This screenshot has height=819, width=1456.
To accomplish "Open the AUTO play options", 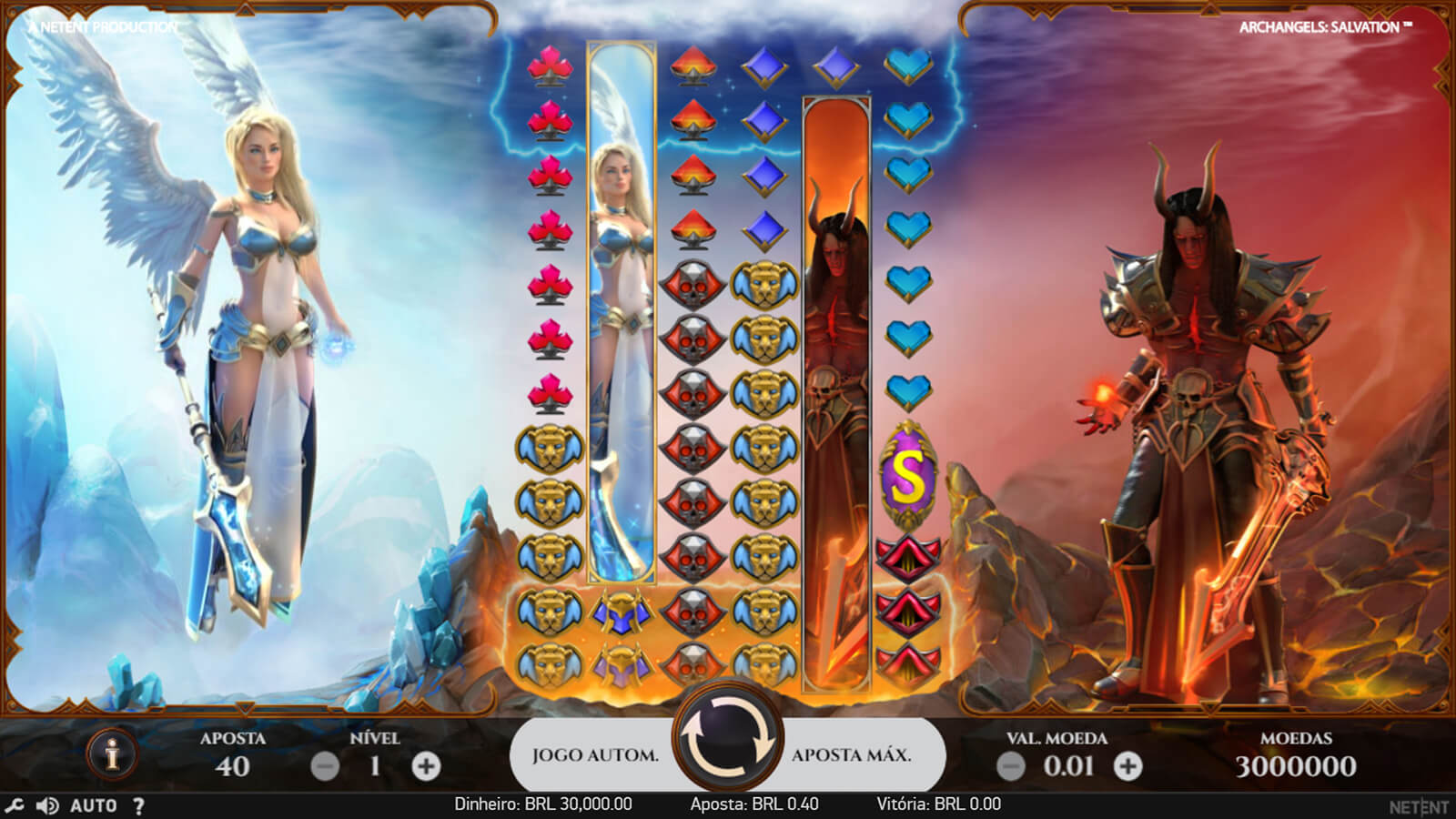I will [x=94, y=805].
